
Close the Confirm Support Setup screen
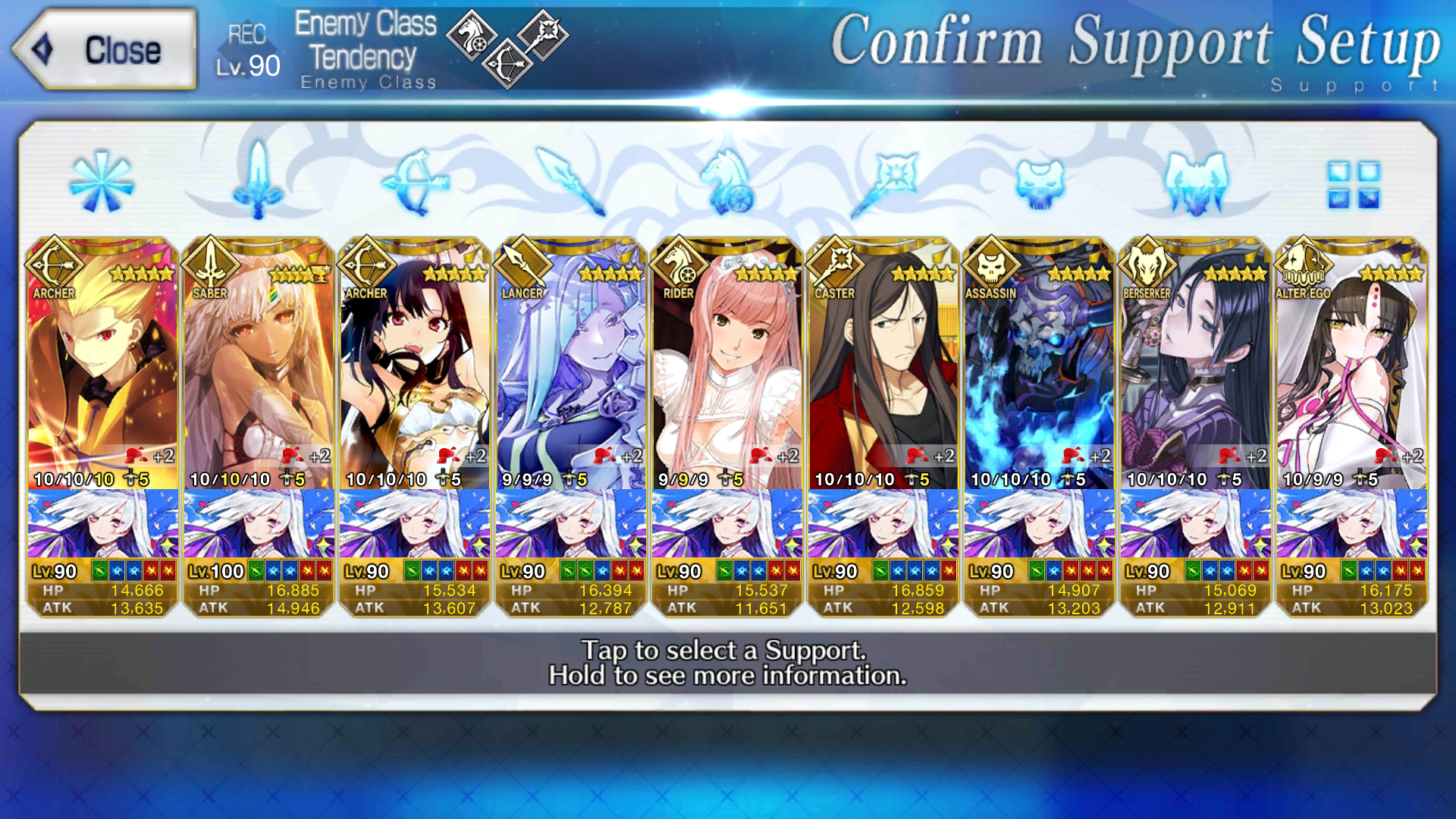pyautogui.click(x=105, y=50)
